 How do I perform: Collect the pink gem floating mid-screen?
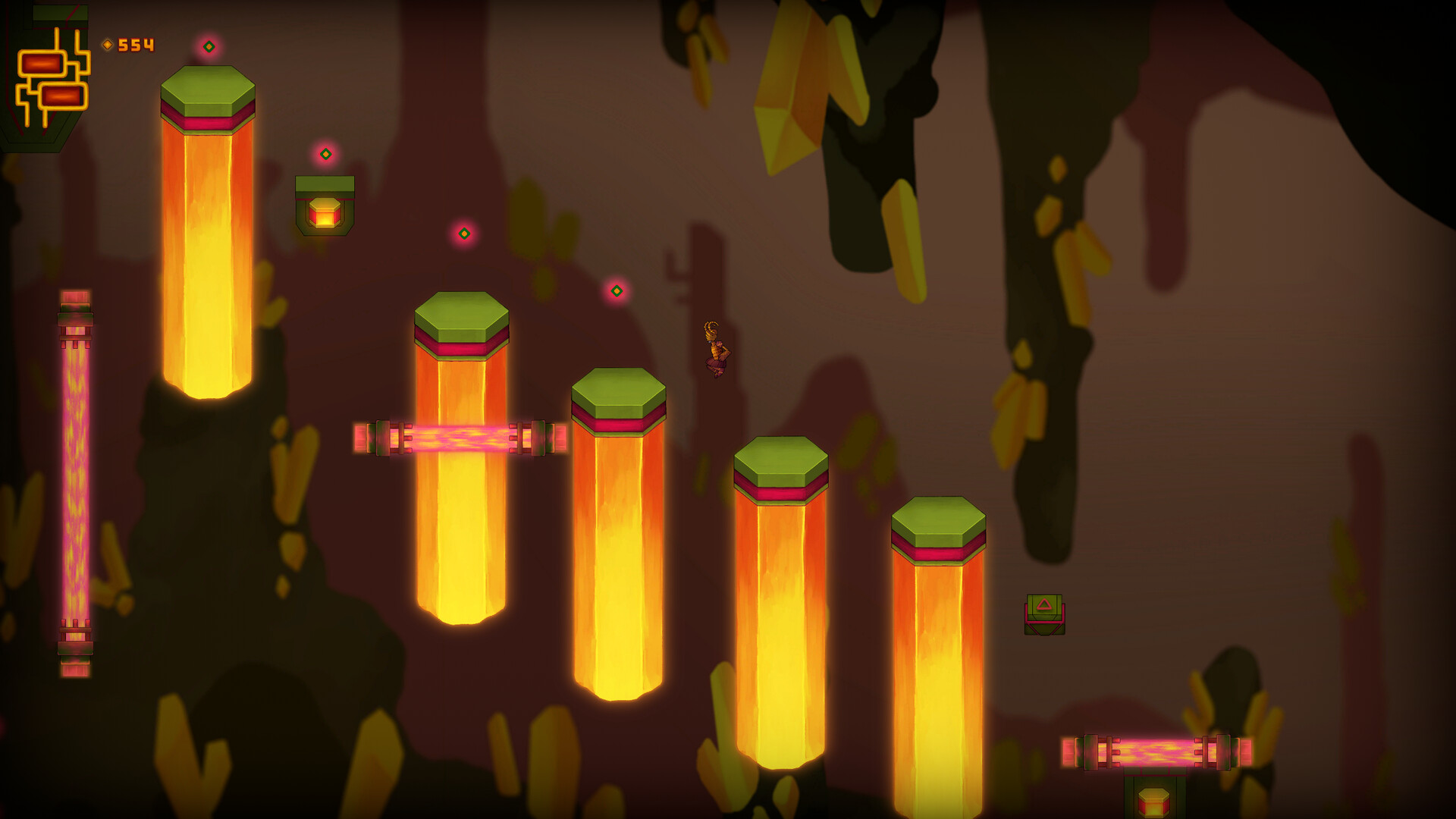pos(465,234)
